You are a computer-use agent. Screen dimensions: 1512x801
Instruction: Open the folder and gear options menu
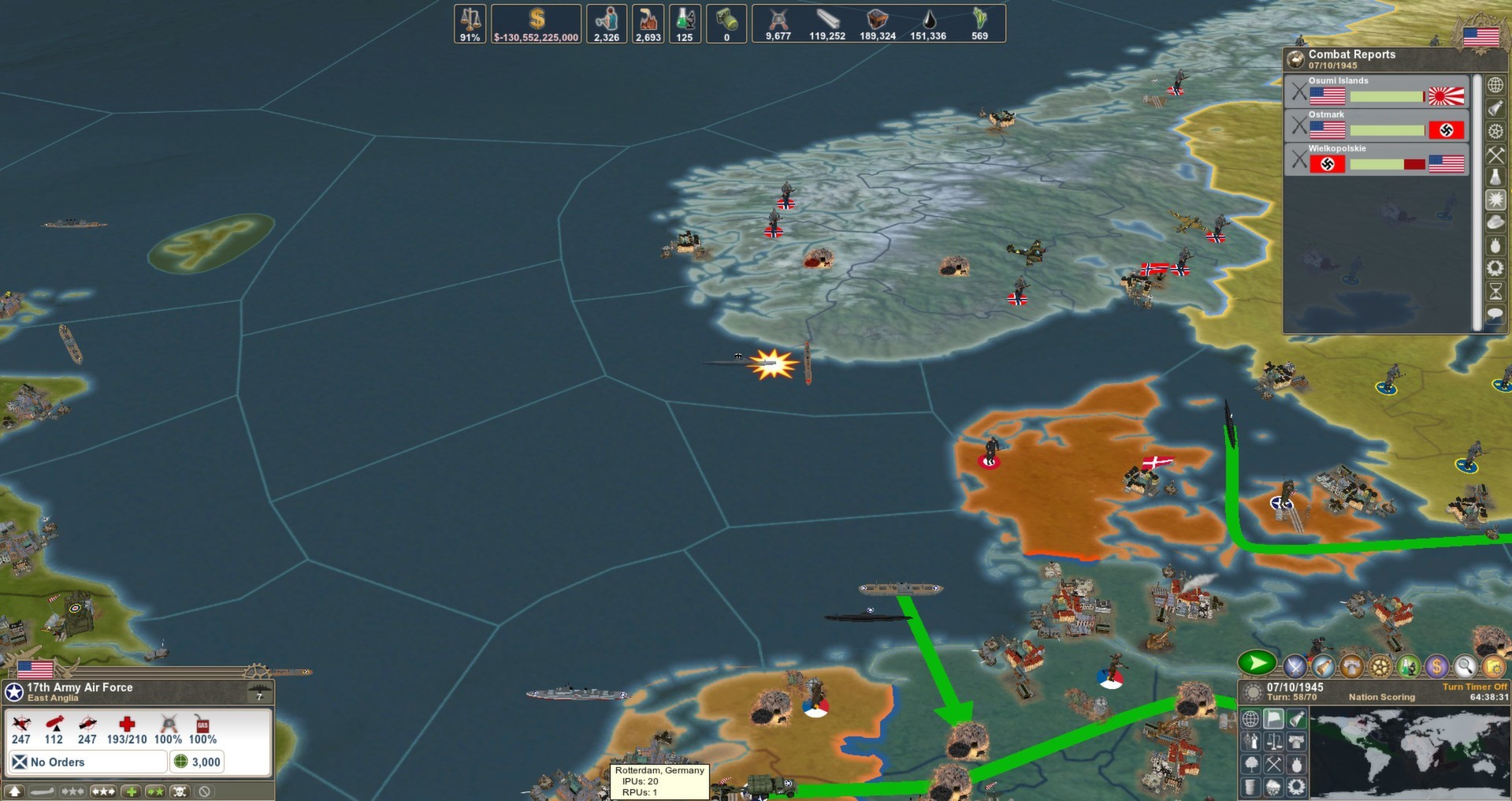(x=1492, y=667)
